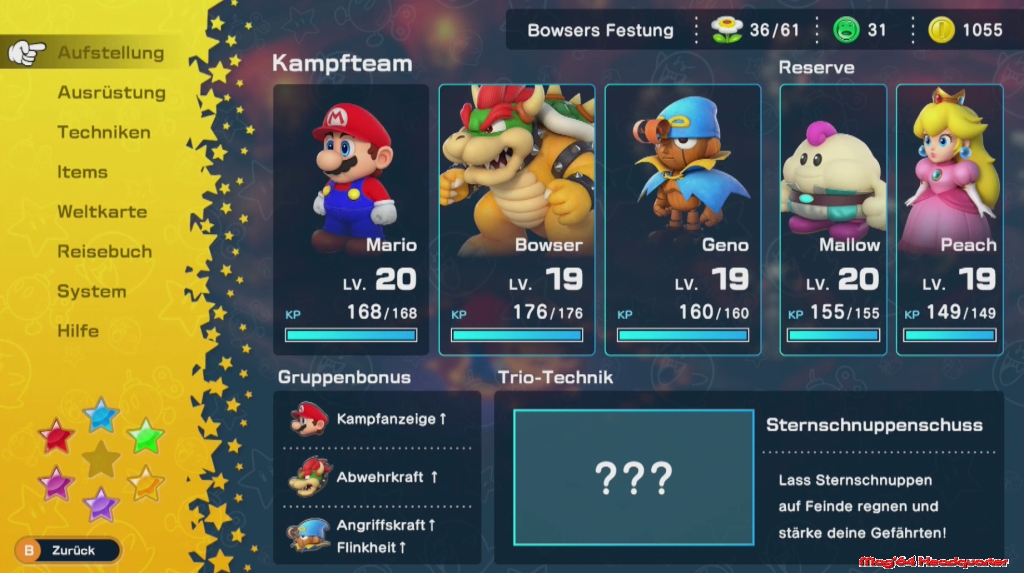Open the Techniken menu
Screen dimensions: 1024x573
click(104, 132)
